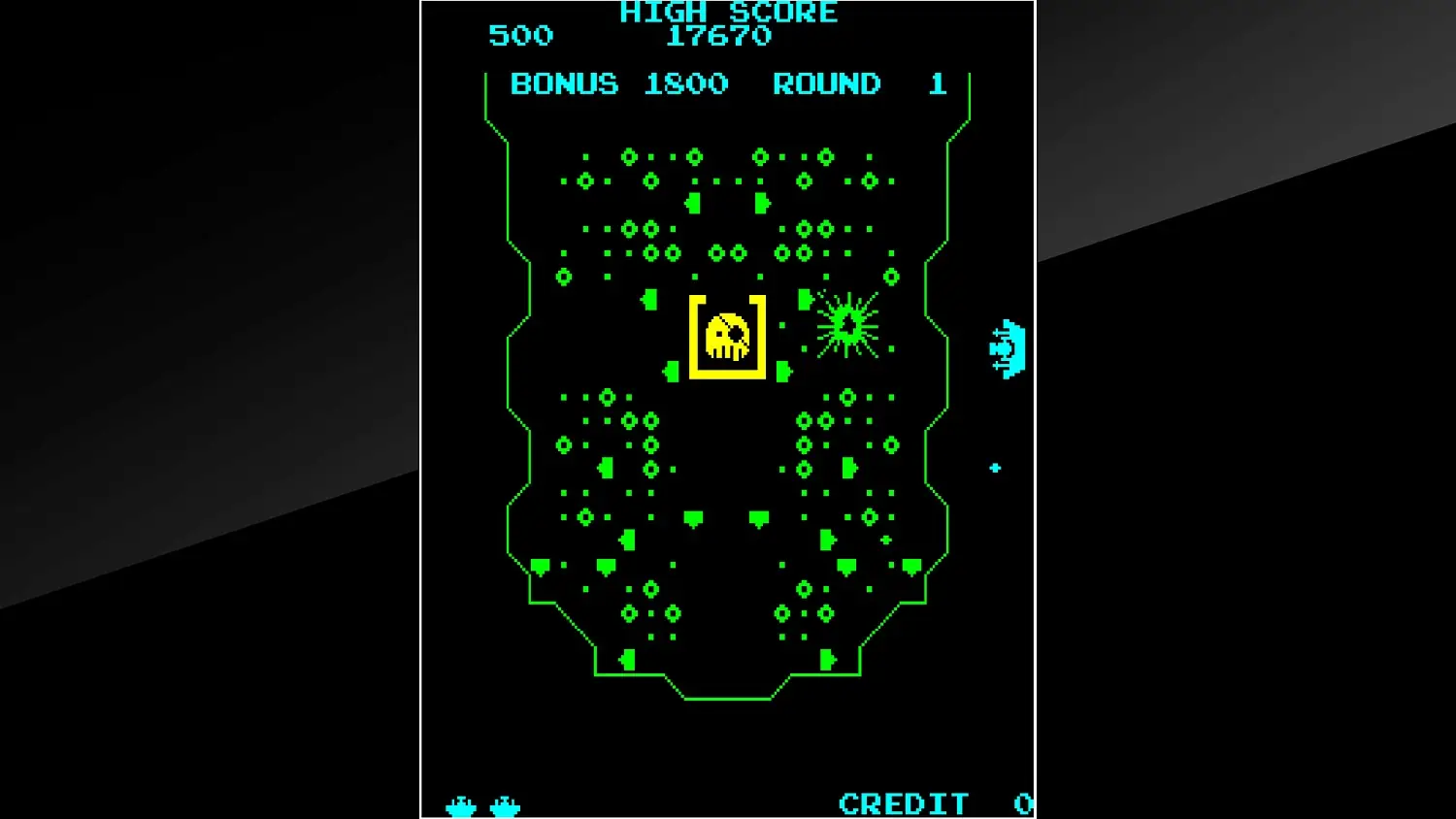Screen dimensions: 1456x819
Task: Click the yellow one-eyed skull sprite
Action: (726, 335)
